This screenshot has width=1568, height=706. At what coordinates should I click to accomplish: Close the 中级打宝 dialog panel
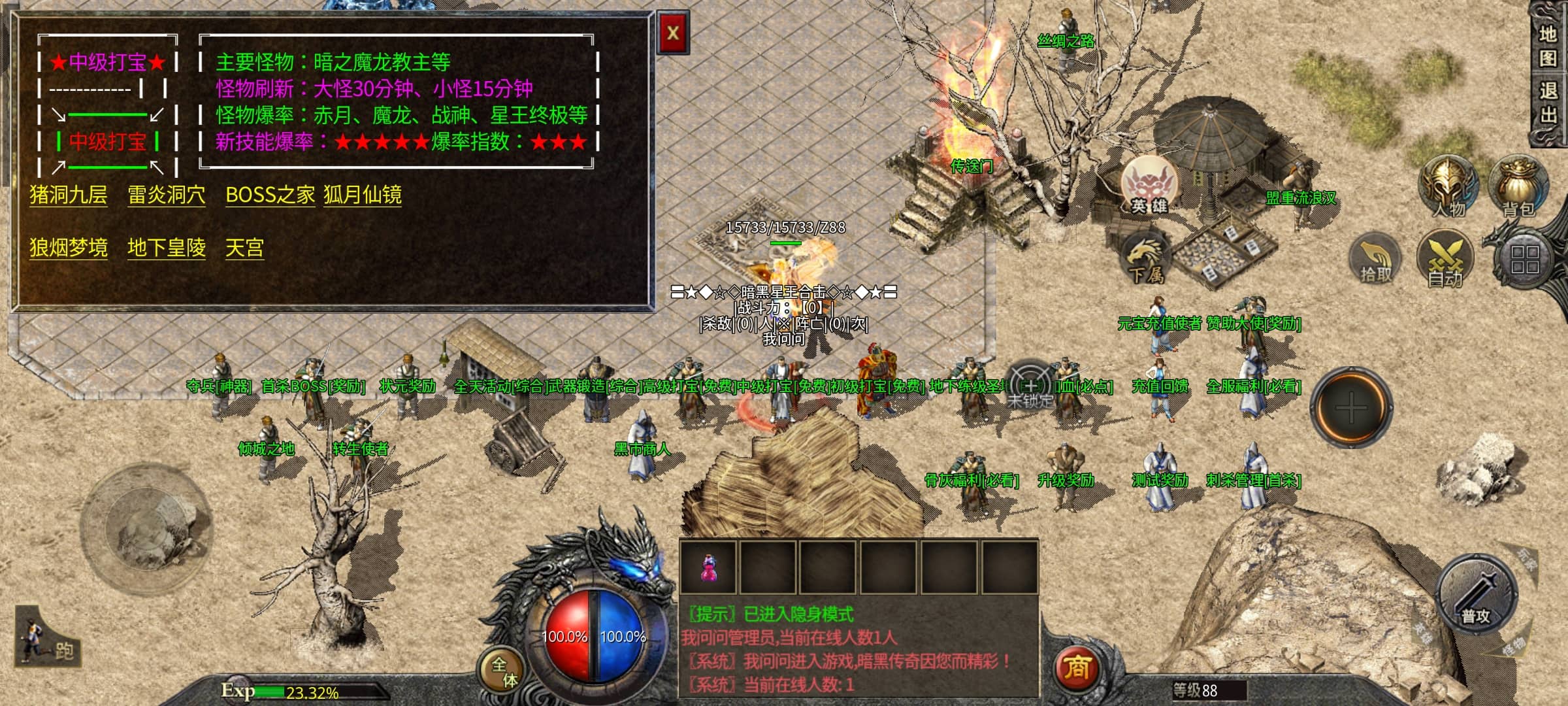point(672,33)
